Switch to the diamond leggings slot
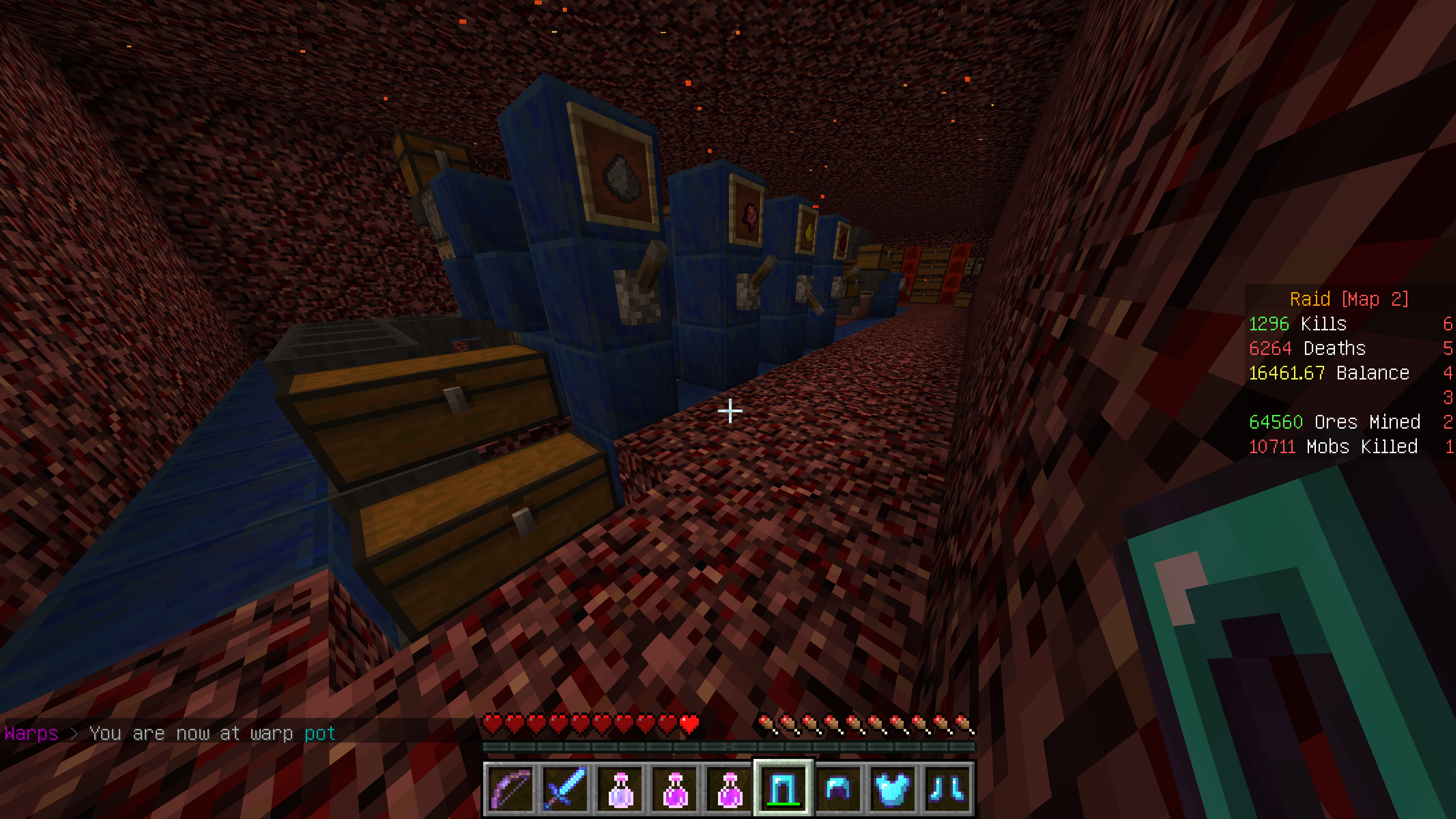The image size is (1456, 819). [x=784, y=789]
